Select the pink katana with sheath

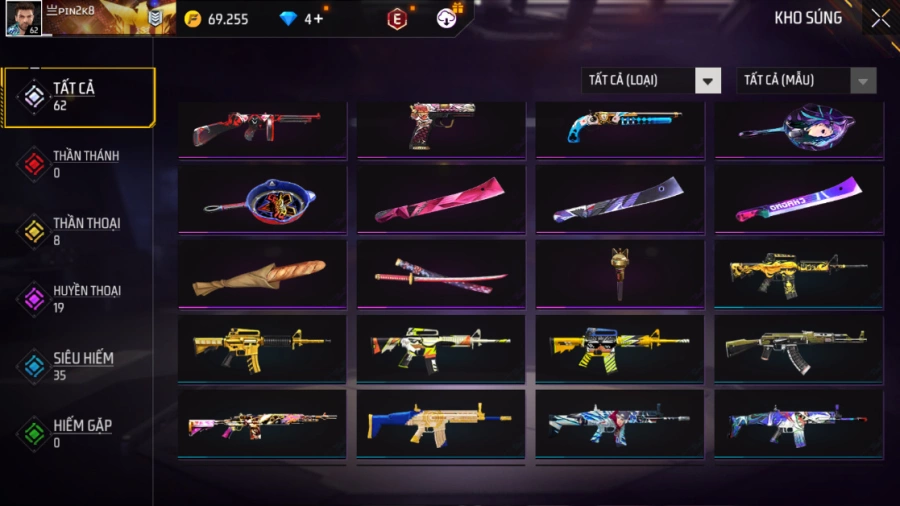(x=440, y=274)
